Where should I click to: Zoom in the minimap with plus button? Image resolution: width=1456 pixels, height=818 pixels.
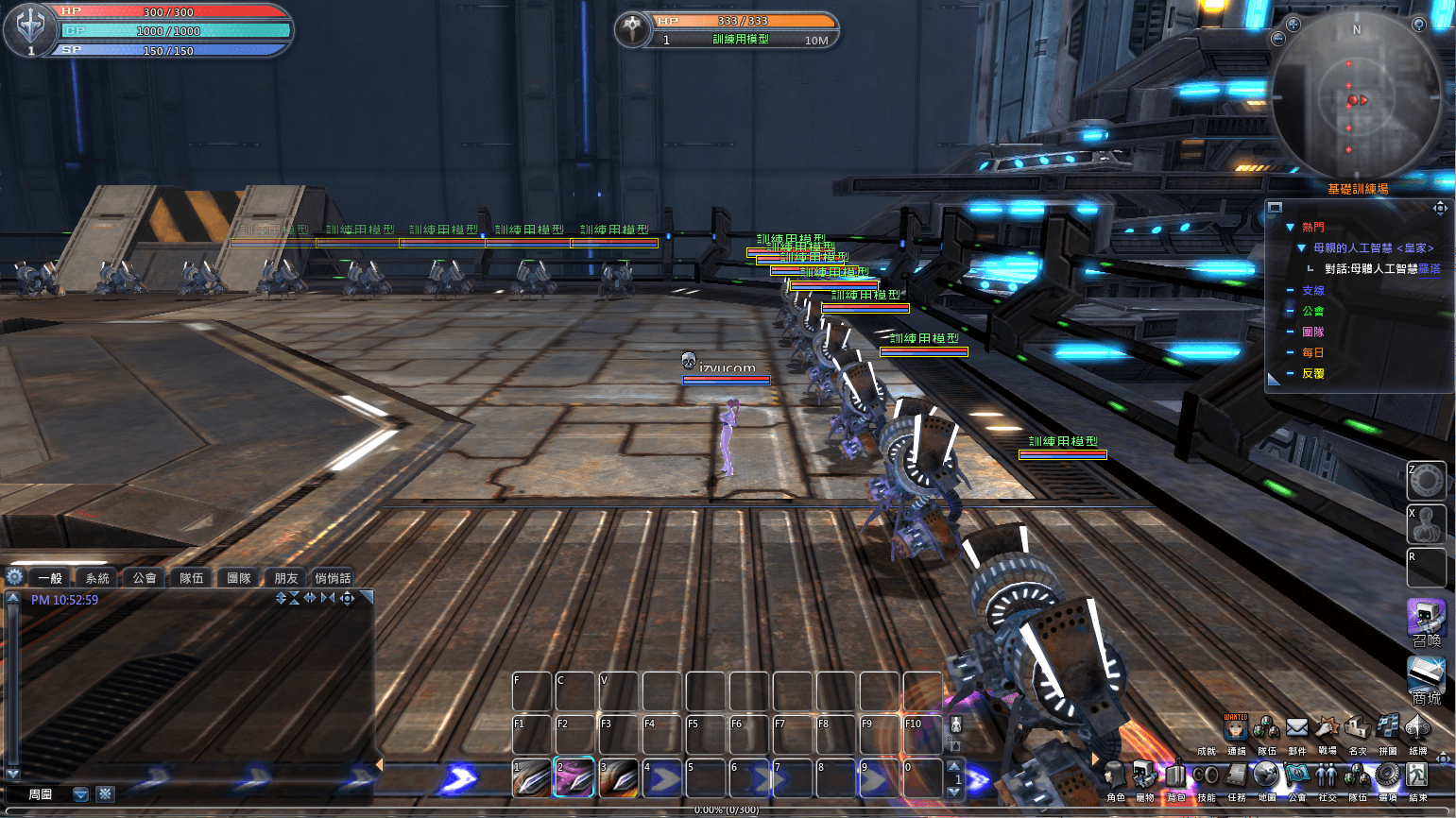coord(1293,25)
